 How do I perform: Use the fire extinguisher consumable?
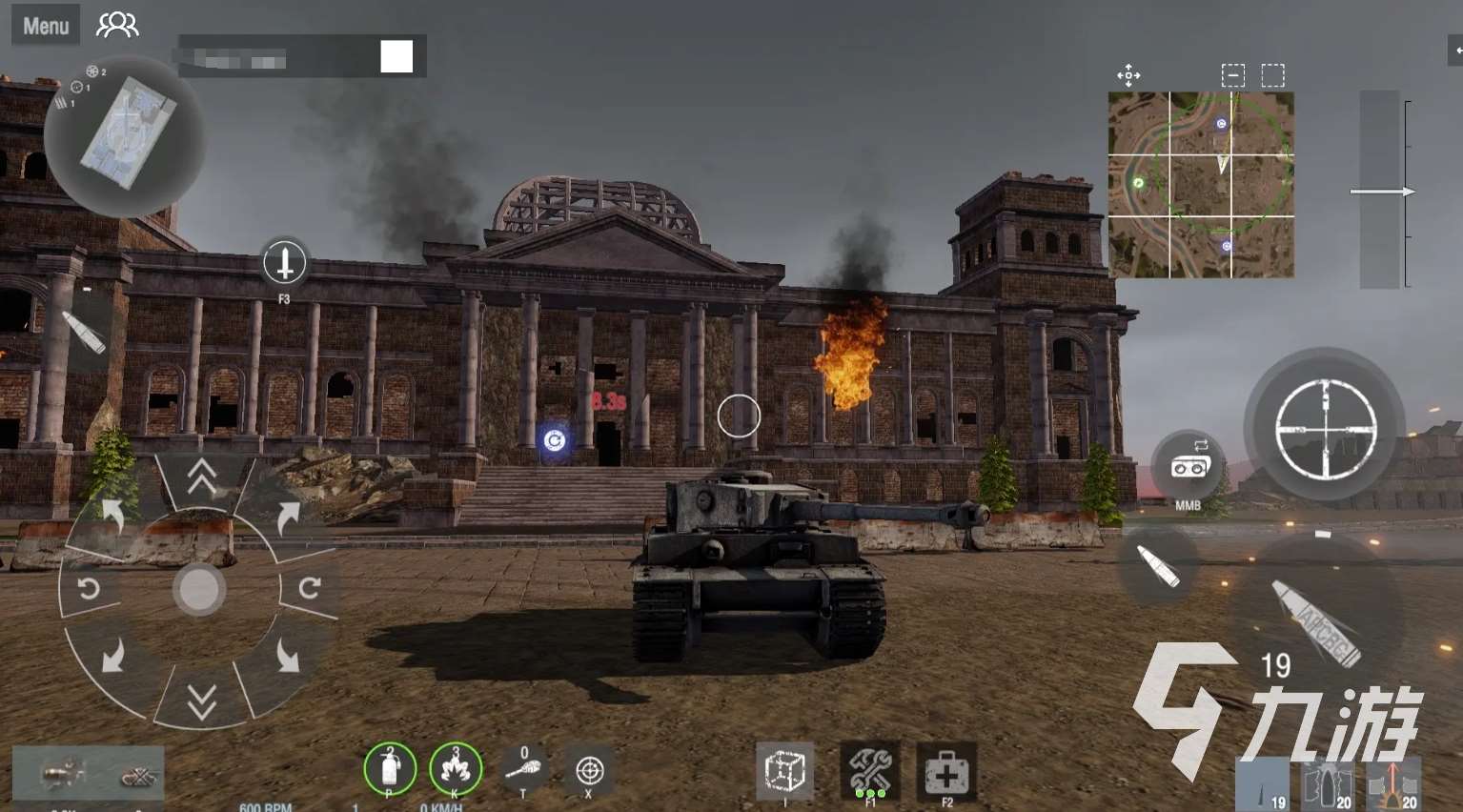(390, 768)
